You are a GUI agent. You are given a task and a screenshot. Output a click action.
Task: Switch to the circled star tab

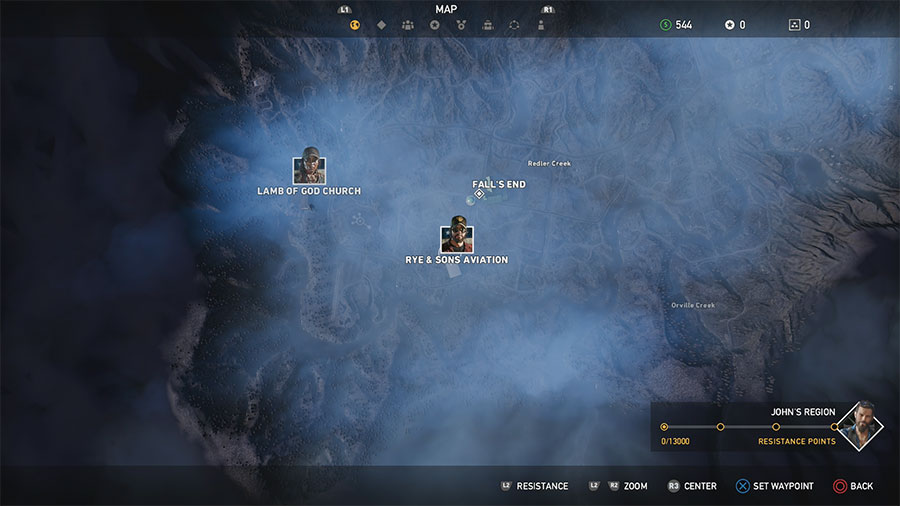[434, 25]
